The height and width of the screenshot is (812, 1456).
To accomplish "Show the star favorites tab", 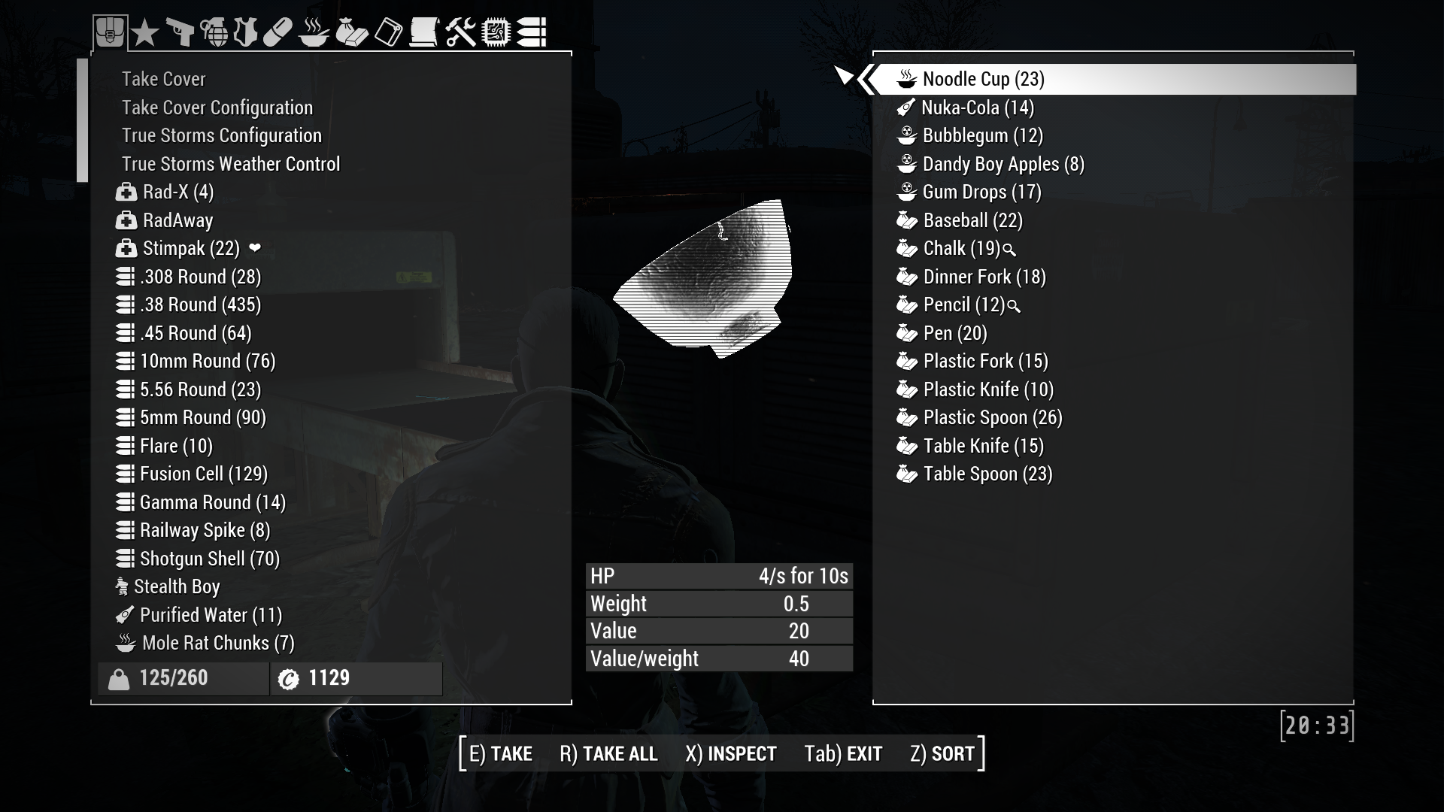I will [x=144, y=33].
